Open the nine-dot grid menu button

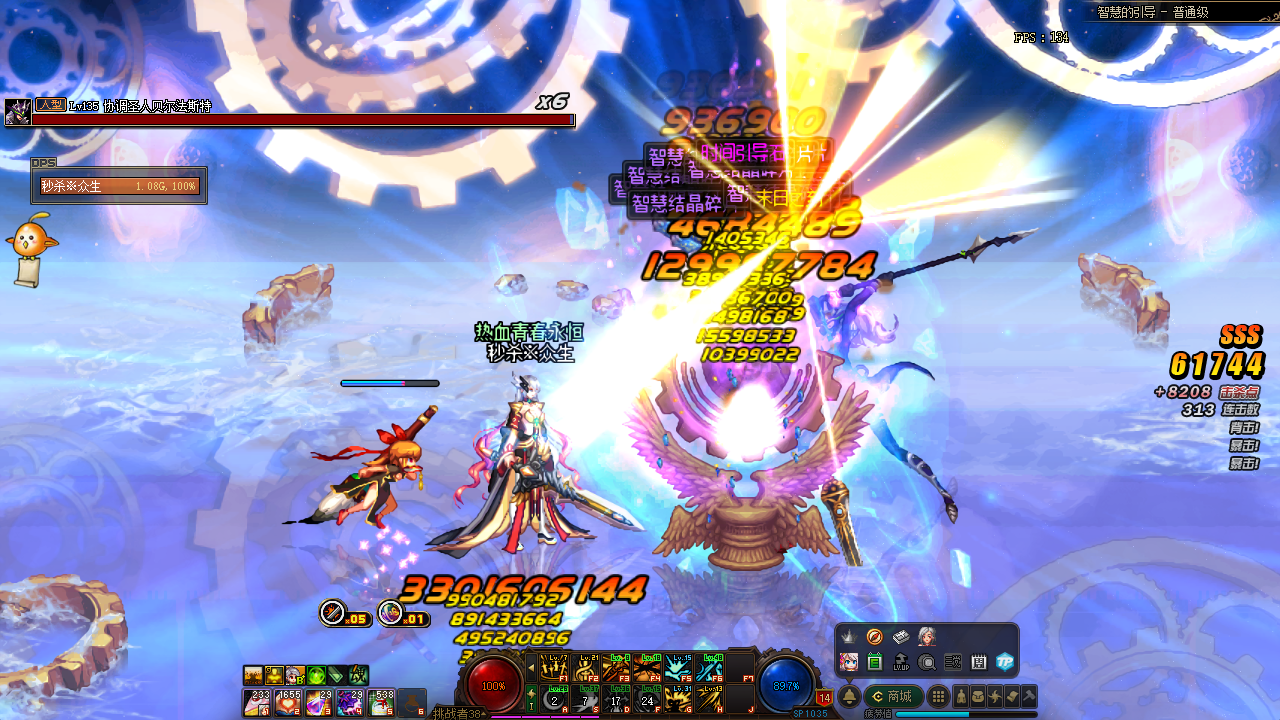938,696
